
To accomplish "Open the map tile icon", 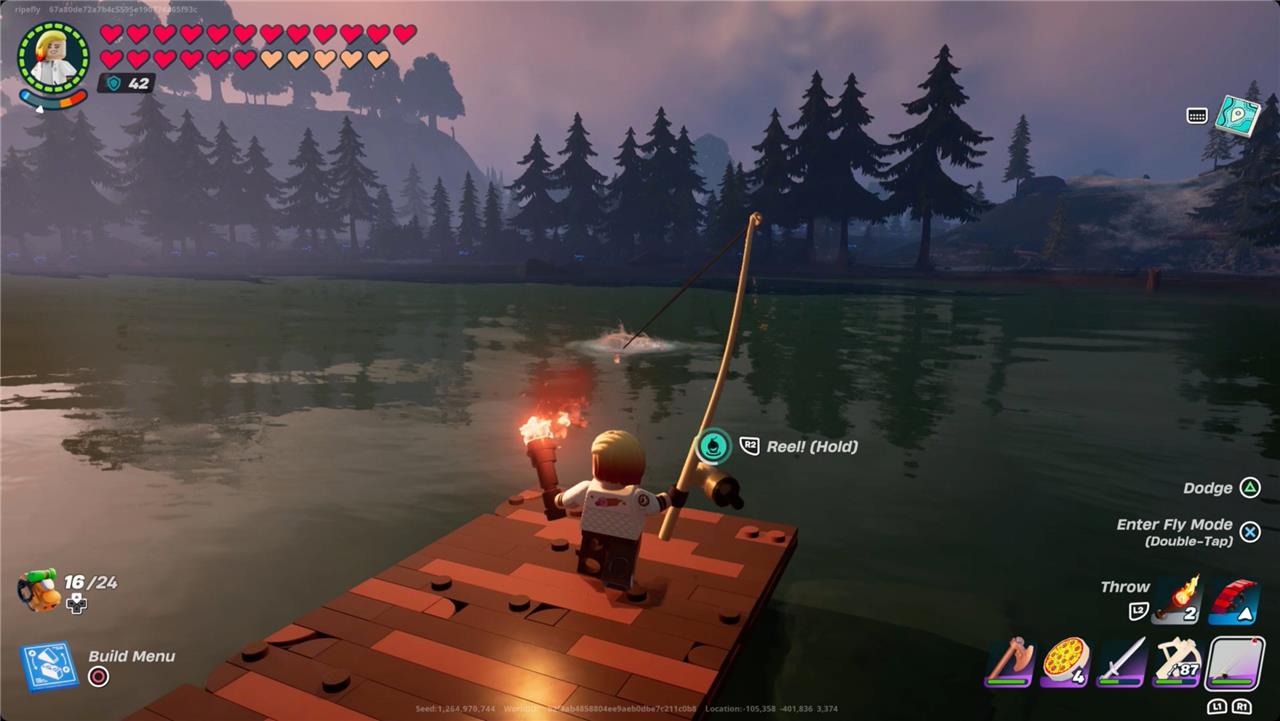I will [x=1237, y=116].
